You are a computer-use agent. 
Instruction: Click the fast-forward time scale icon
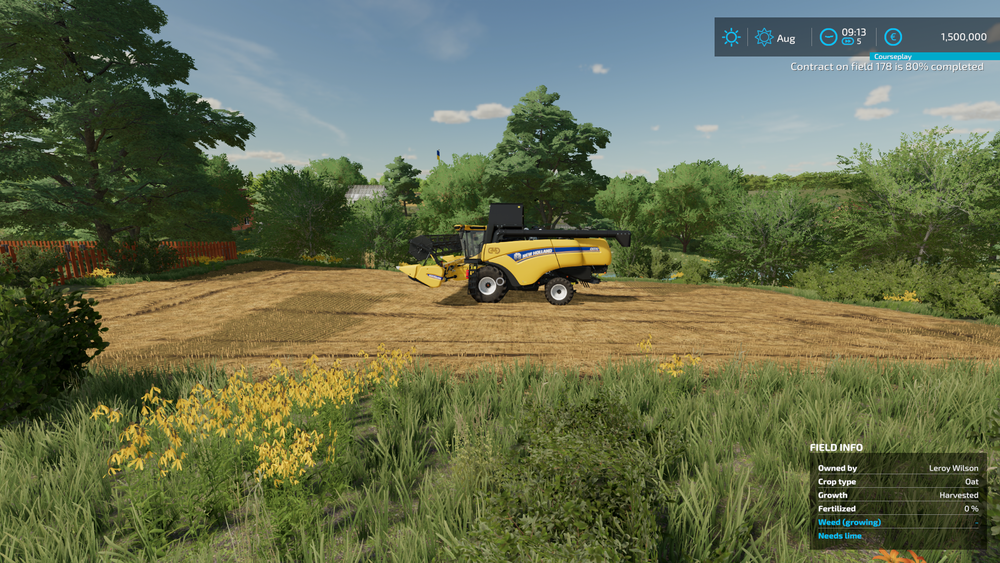[x=848, y=42]
